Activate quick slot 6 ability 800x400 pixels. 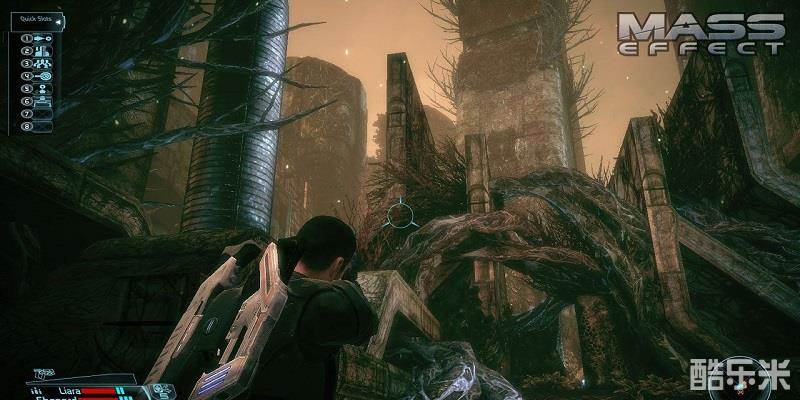[44, 99]
